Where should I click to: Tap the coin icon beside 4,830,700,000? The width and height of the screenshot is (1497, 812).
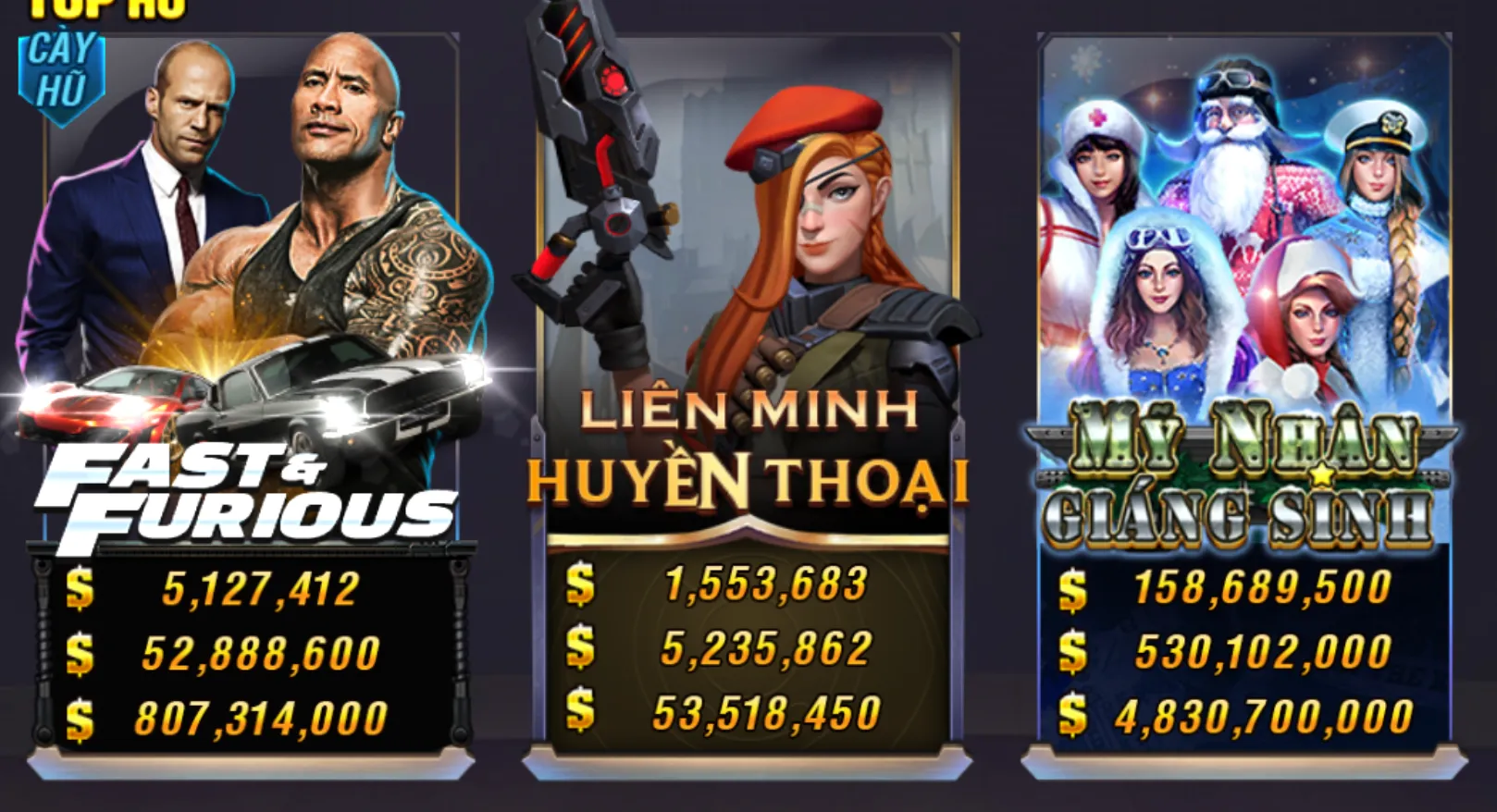point(1073,714)
